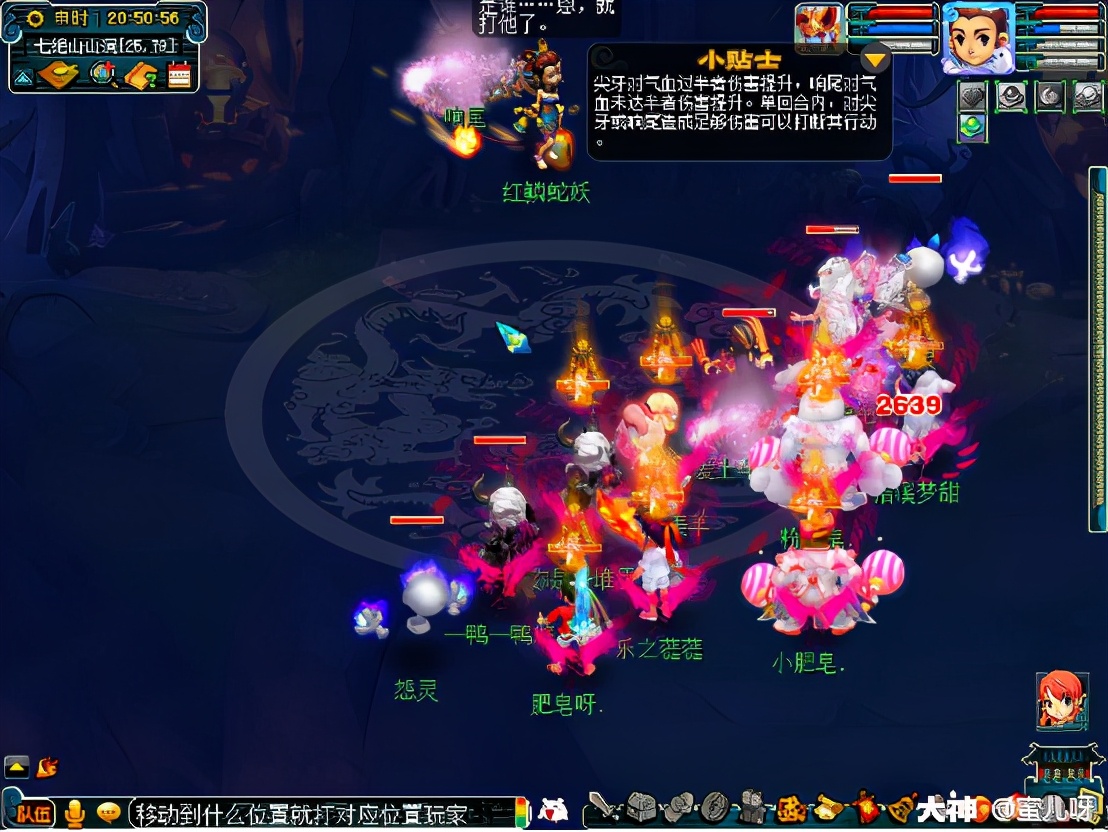The width and height of the screenshot is (1108, 832).
Task: Select the player character portrait
Action: [977, 36]
